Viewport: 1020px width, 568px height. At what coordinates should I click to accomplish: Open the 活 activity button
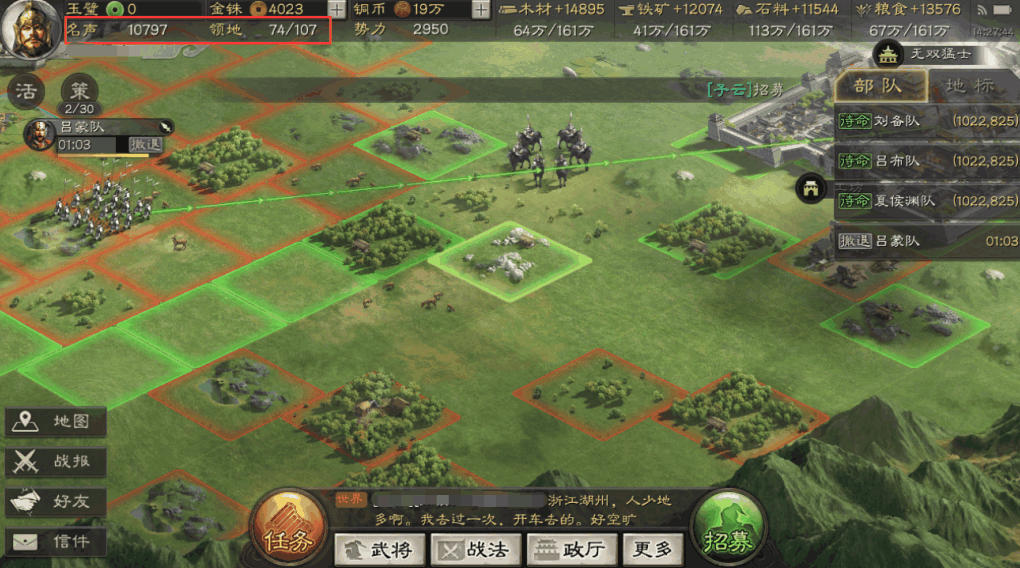coord(26,92)
